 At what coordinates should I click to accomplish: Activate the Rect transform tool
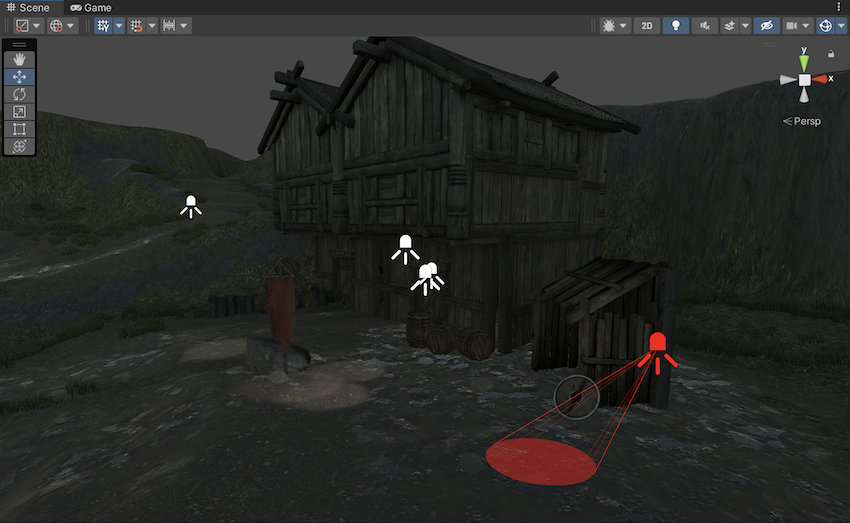[x=20, y=129]
